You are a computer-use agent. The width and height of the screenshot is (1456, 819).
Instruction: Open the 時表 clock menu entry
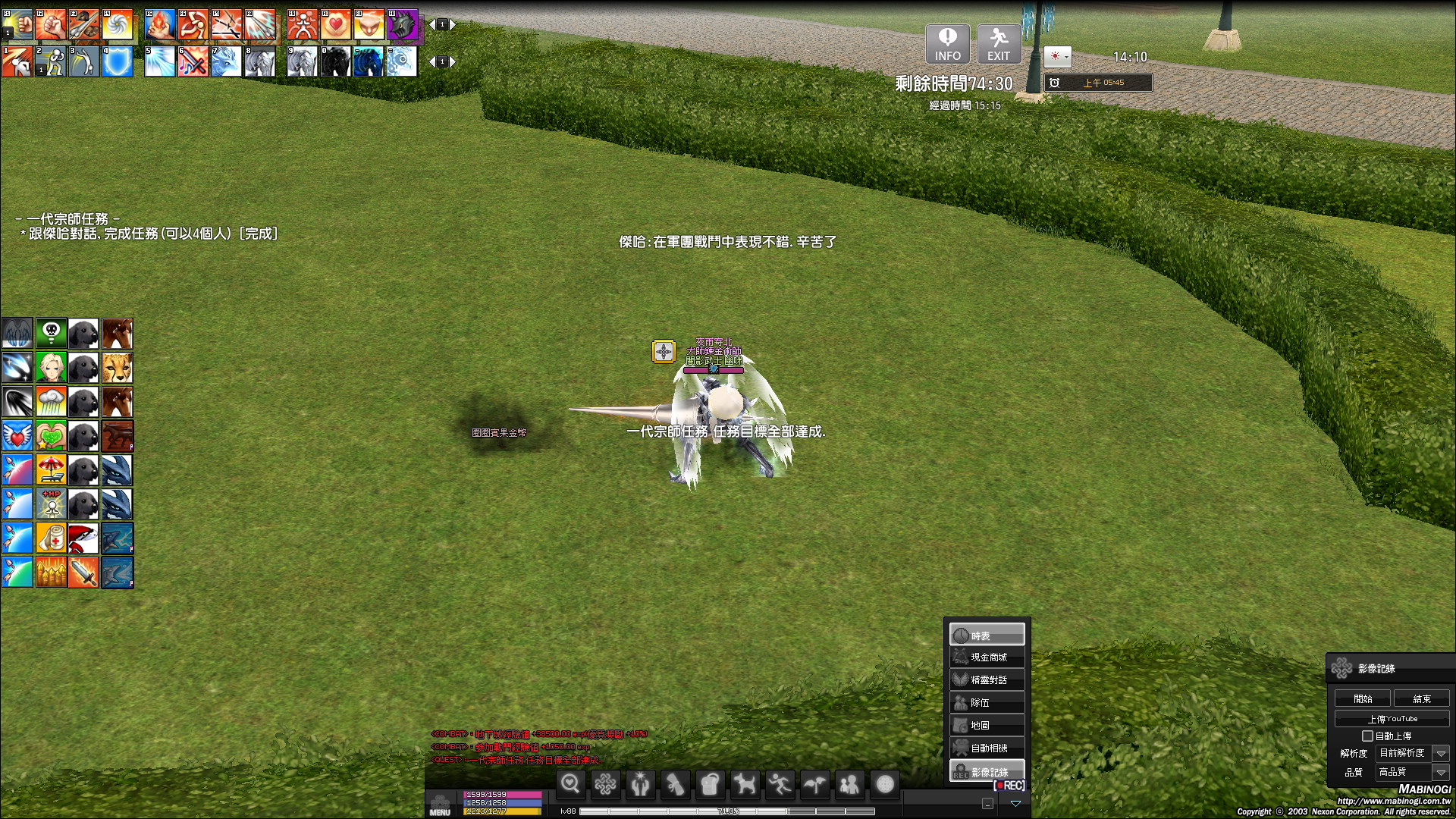(x=987, y=635)
